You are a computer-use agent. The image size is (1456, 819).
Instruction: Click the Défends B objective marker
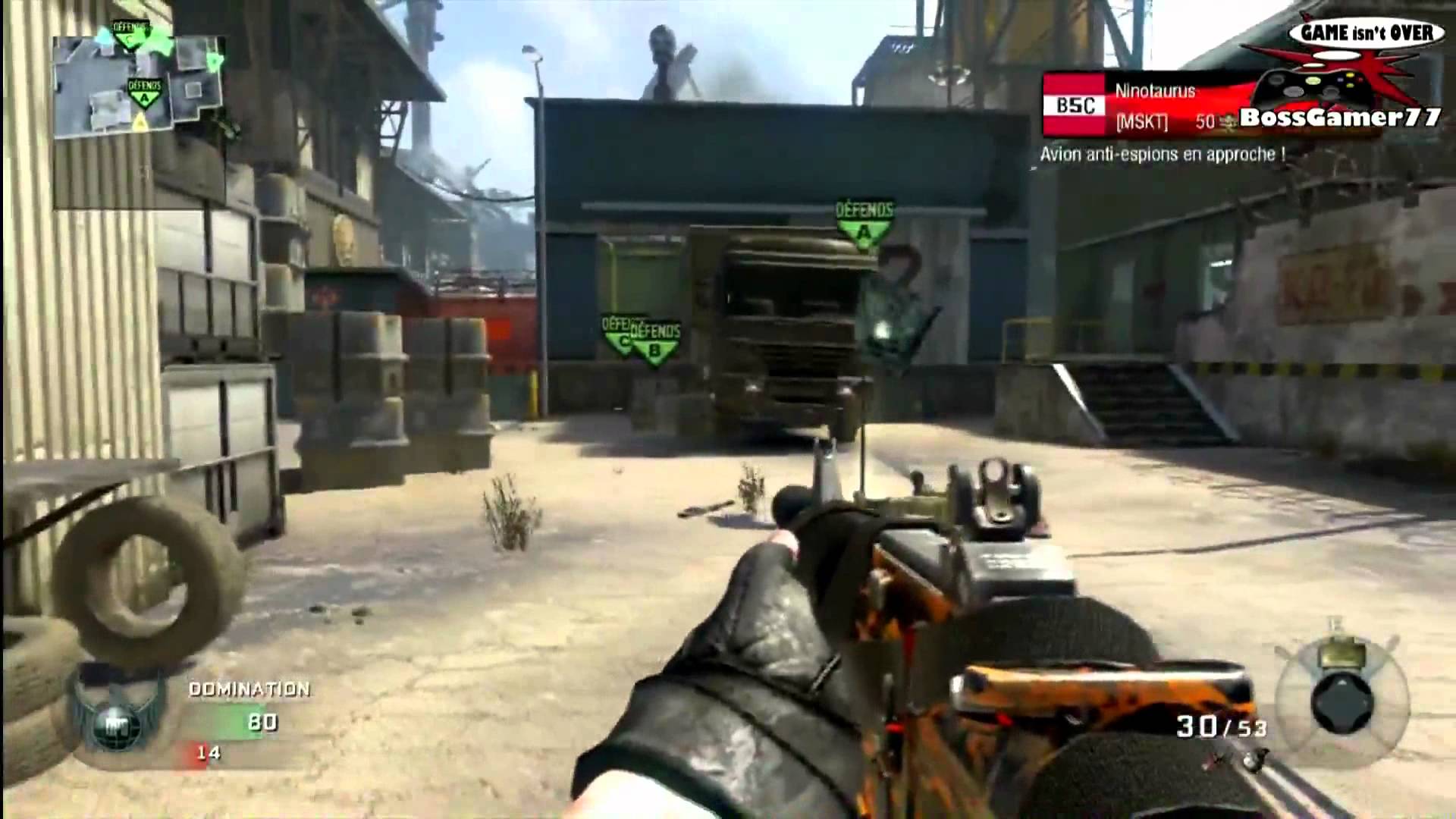pyautogui.click(x=656, y=343)
